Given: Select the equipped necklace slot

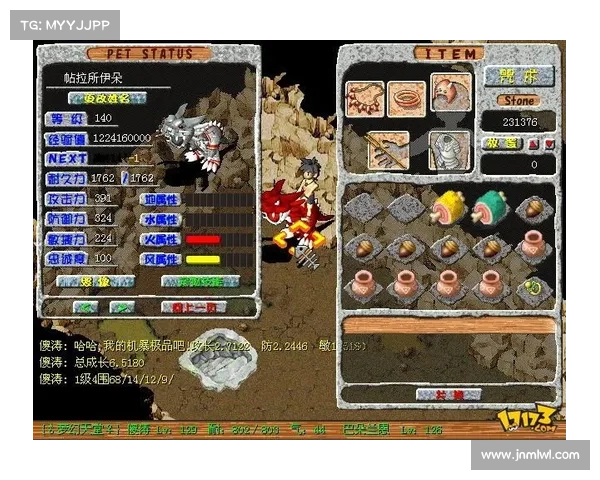Looking at the screenshot, I should tap(364, 98).
